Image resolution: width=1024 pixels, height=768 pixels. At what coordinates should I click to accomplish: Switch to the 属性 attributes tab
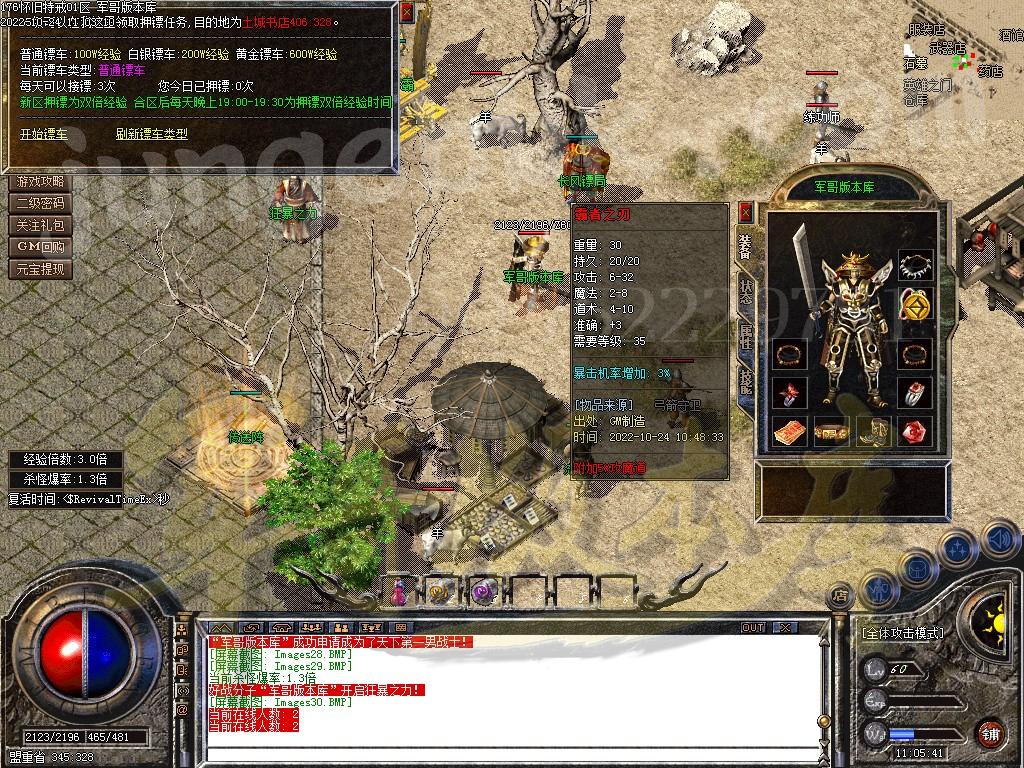745,336
